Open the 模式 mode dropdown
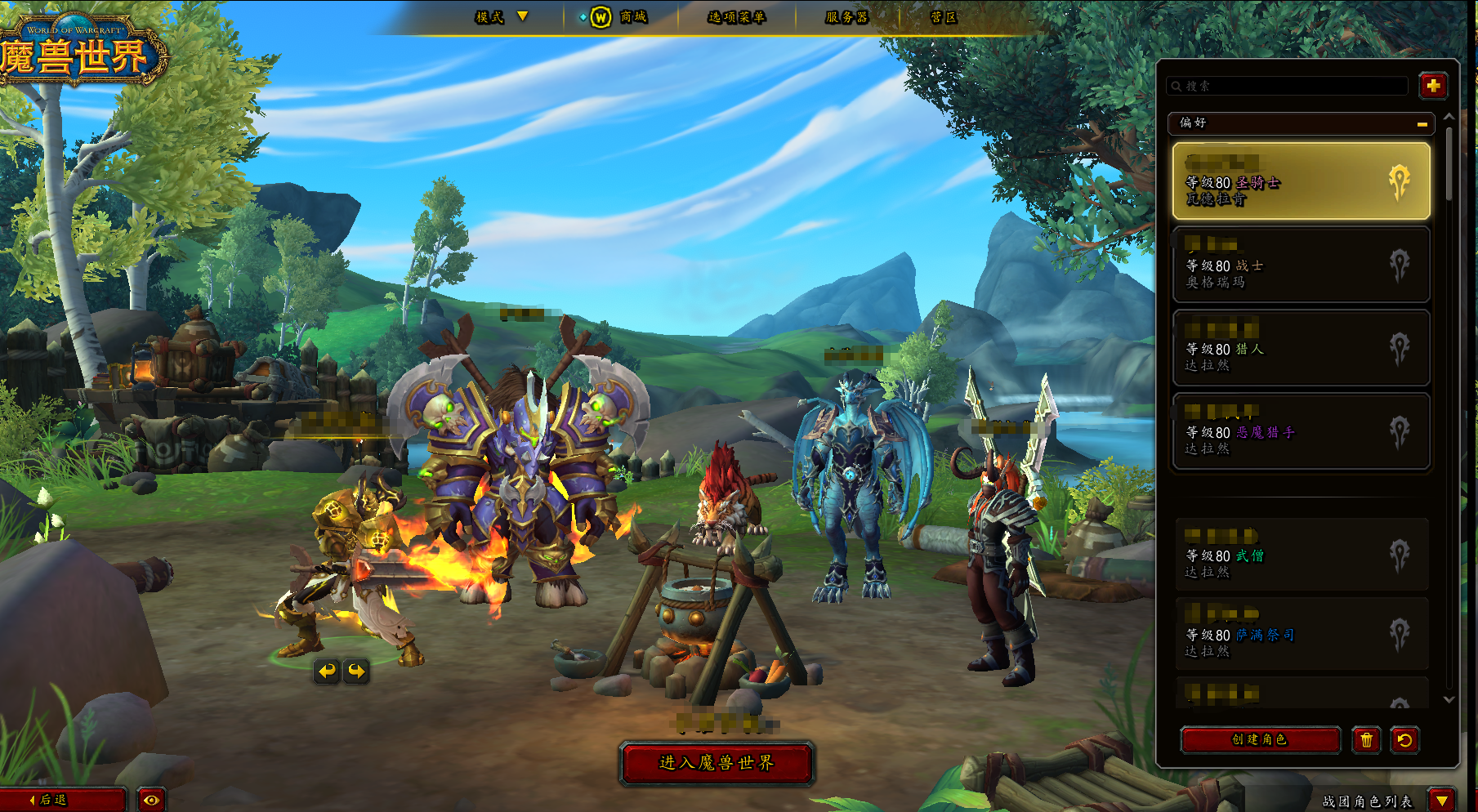The width and height of the screenshot is (1478, 812). [502, 17]
